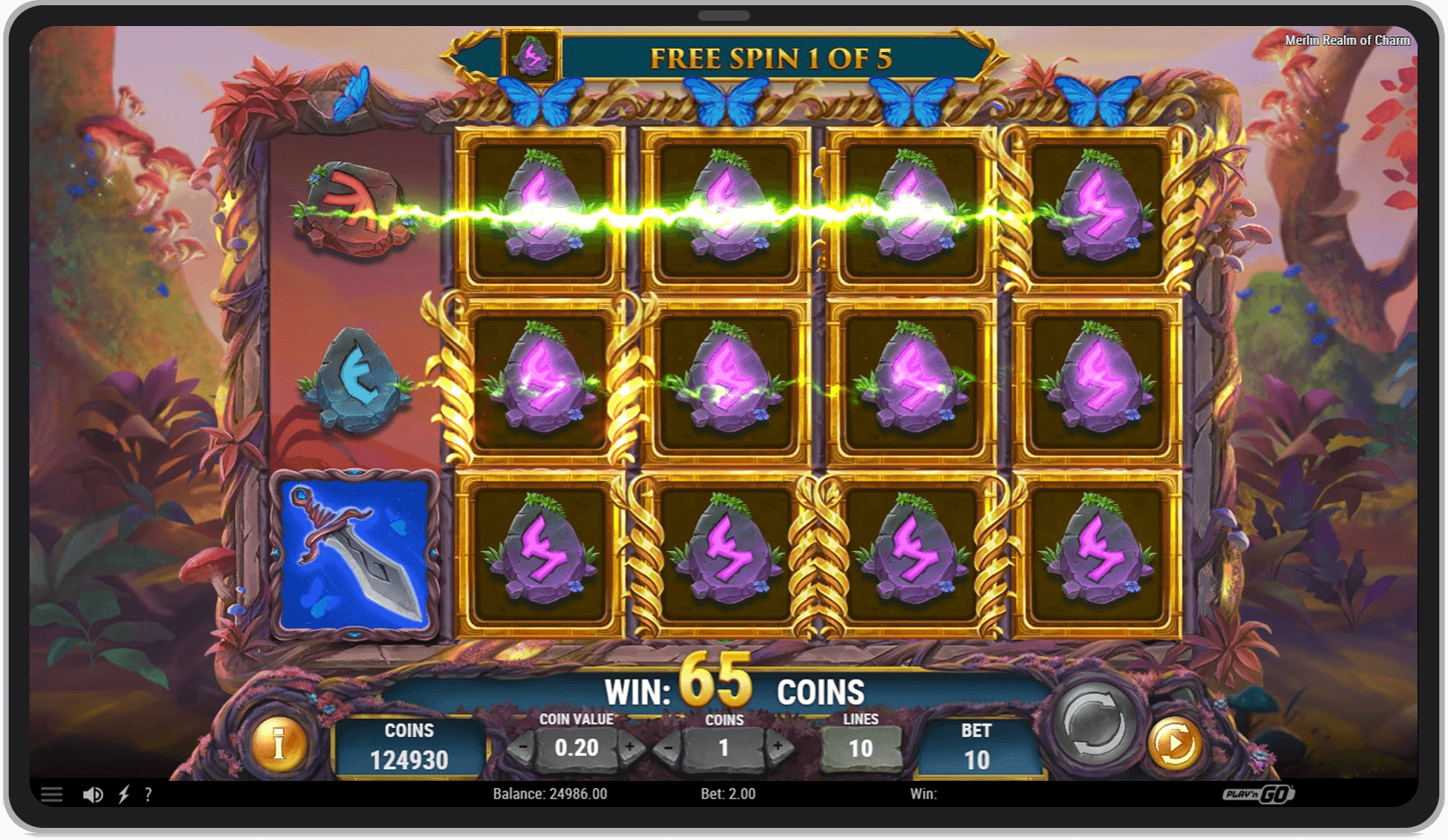Click the COIN VALUE 0.20 field

tap(576, 747)
